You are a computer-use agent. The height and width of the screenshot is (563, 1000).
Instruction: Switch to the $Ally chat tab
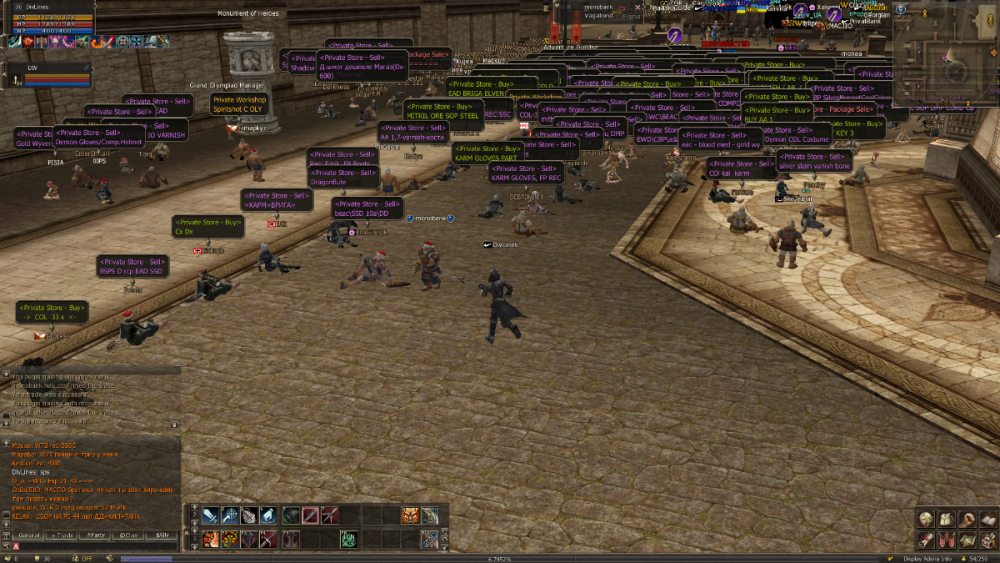162,536
